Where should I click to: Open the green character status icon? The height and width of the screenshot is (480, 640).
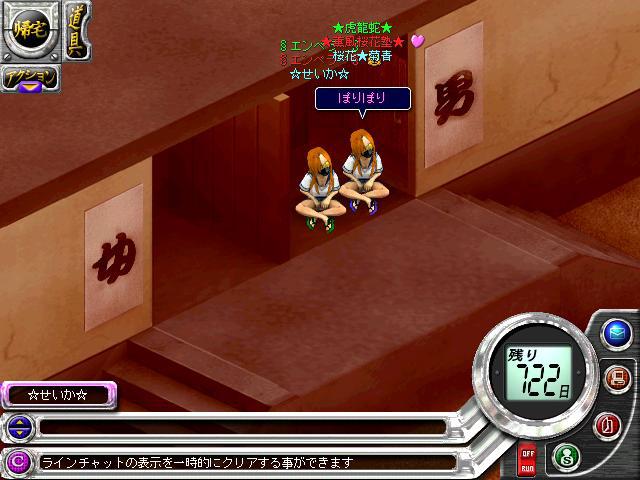(x=565, y=455)
